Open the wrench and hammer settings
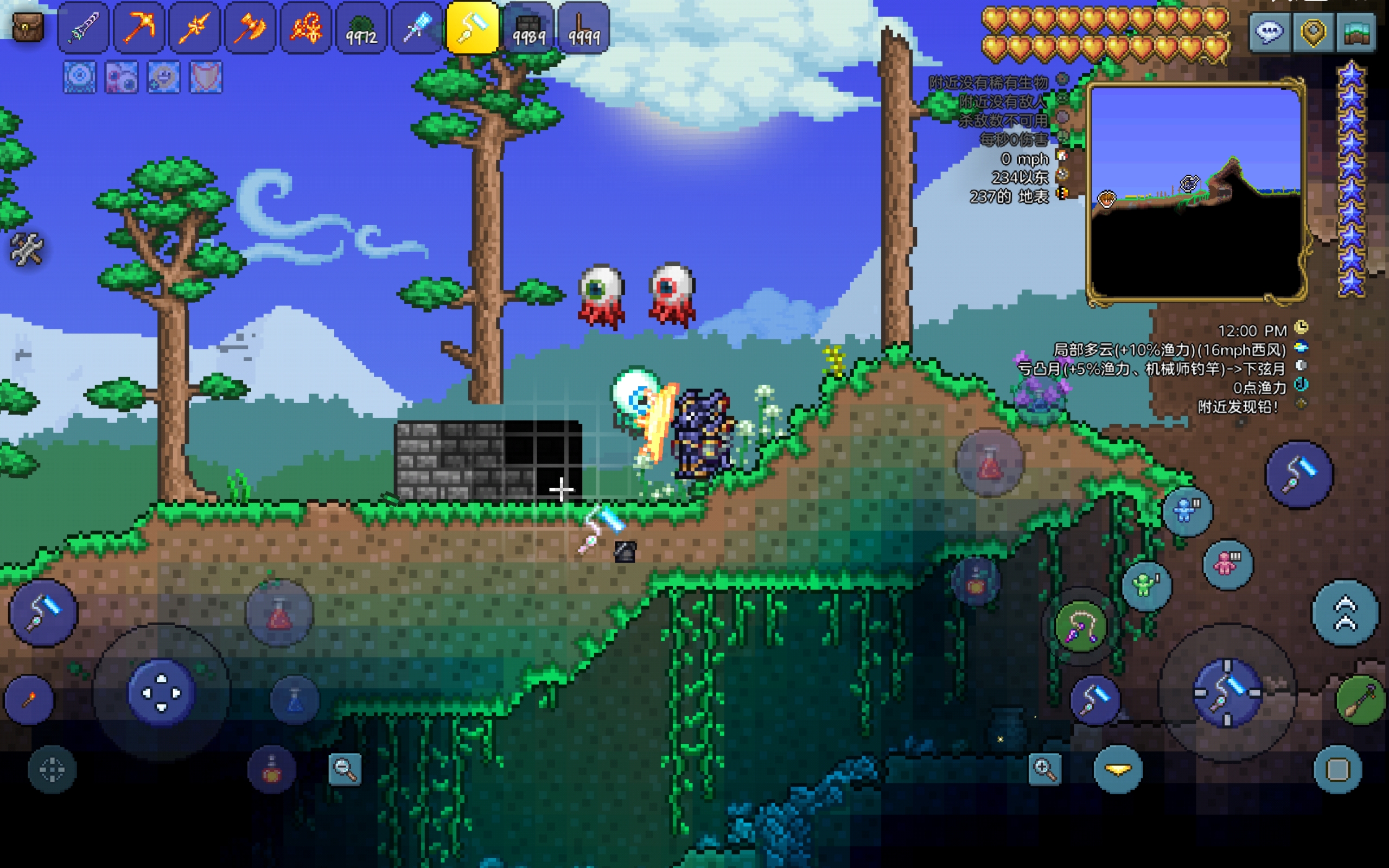 27,249
